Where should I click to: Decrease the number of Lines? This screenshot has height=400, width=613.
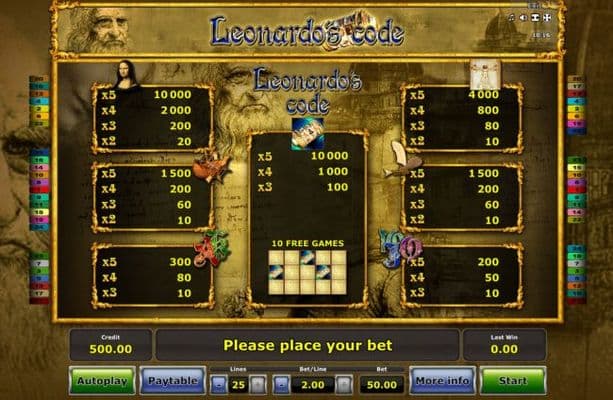[219, 383]
